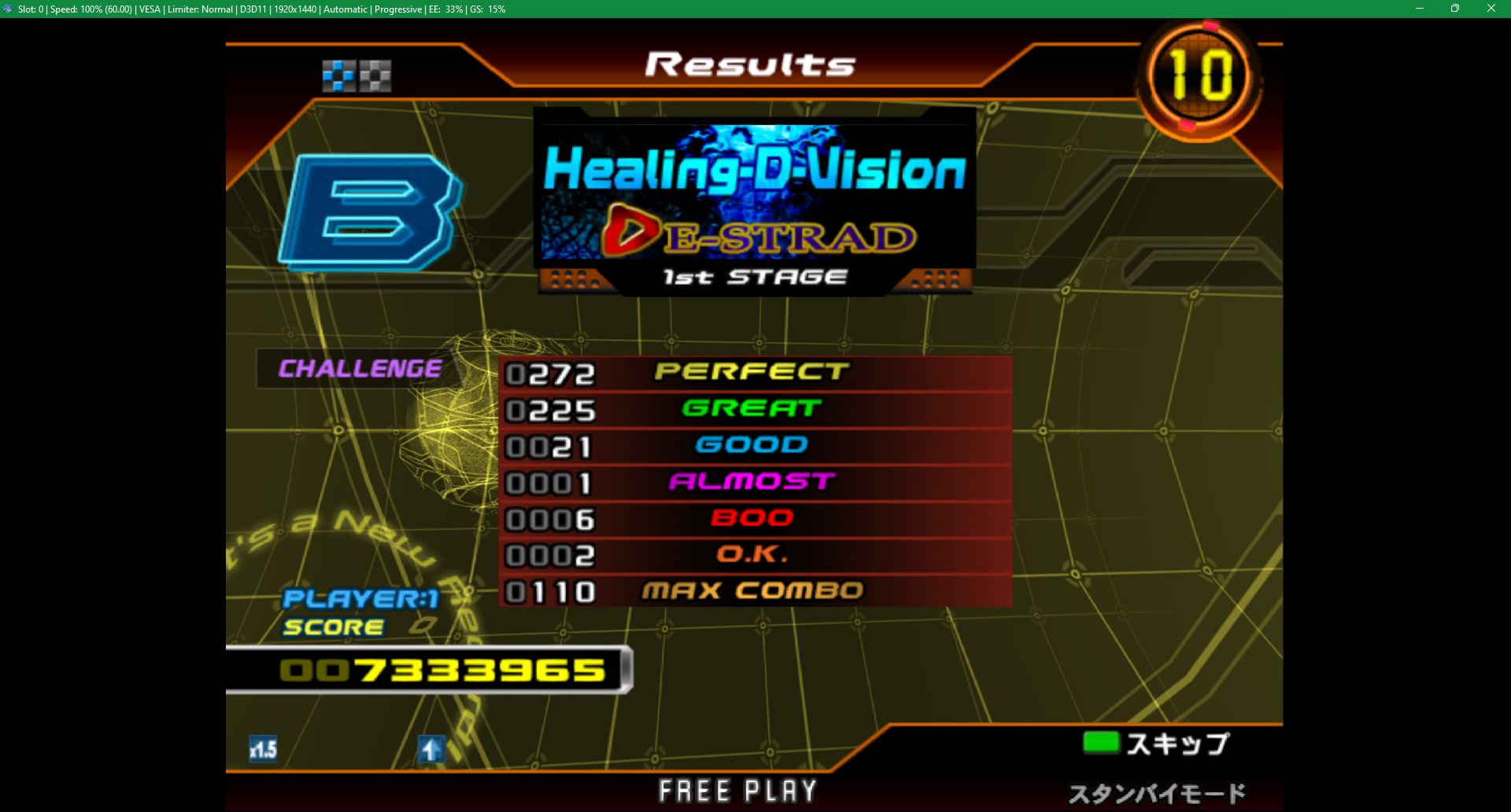This screenshot has height=812, width=1511.
Task: Click the blue up-arrow modifier icon
Action: (430, 748)
